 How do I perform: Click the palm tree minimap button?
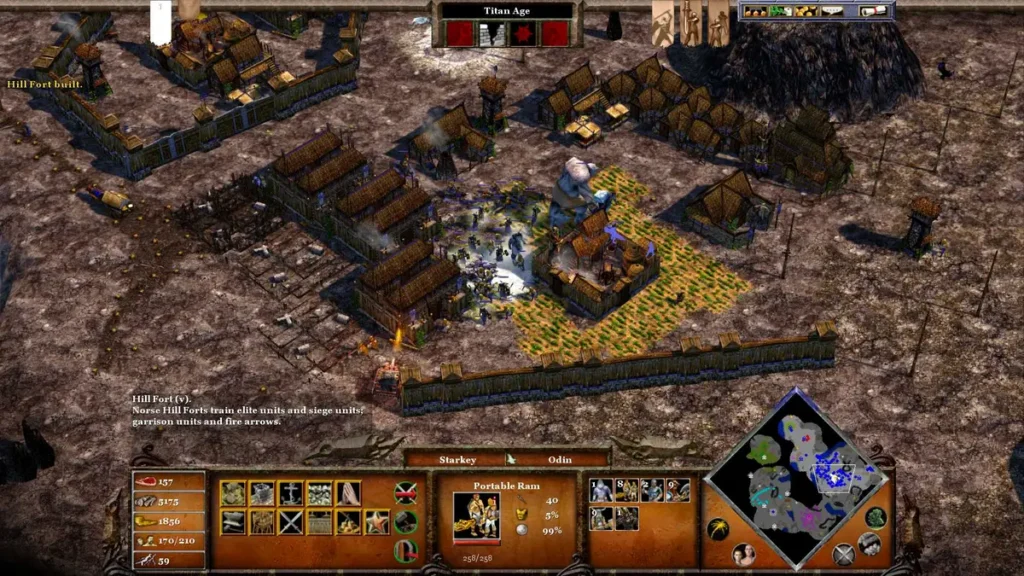pyautogui.click(x=717, y=528)
